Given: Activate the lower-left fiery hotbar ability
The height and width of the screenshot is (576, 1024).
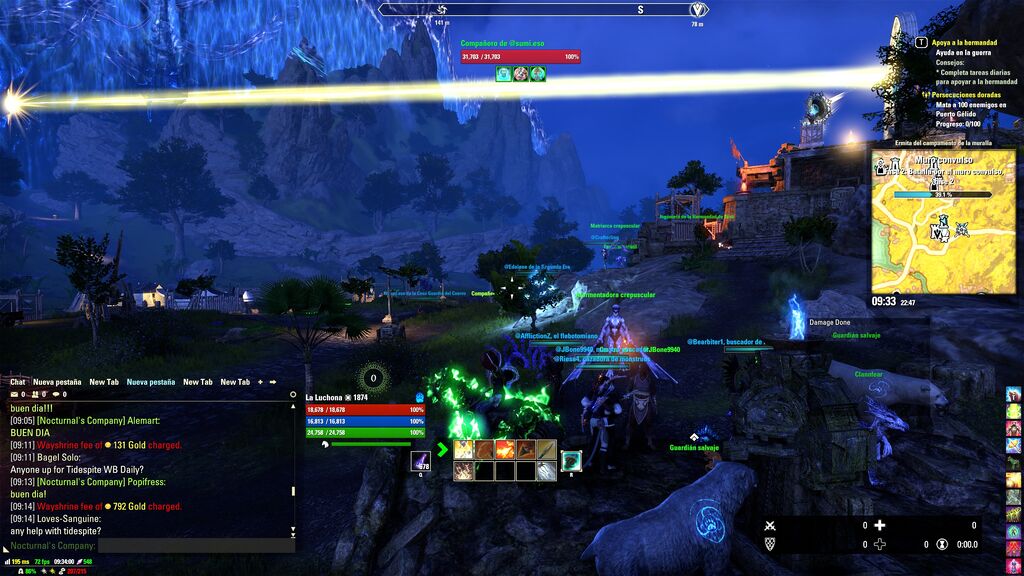Looking at the screenshot, I should (x=464, y=470).
